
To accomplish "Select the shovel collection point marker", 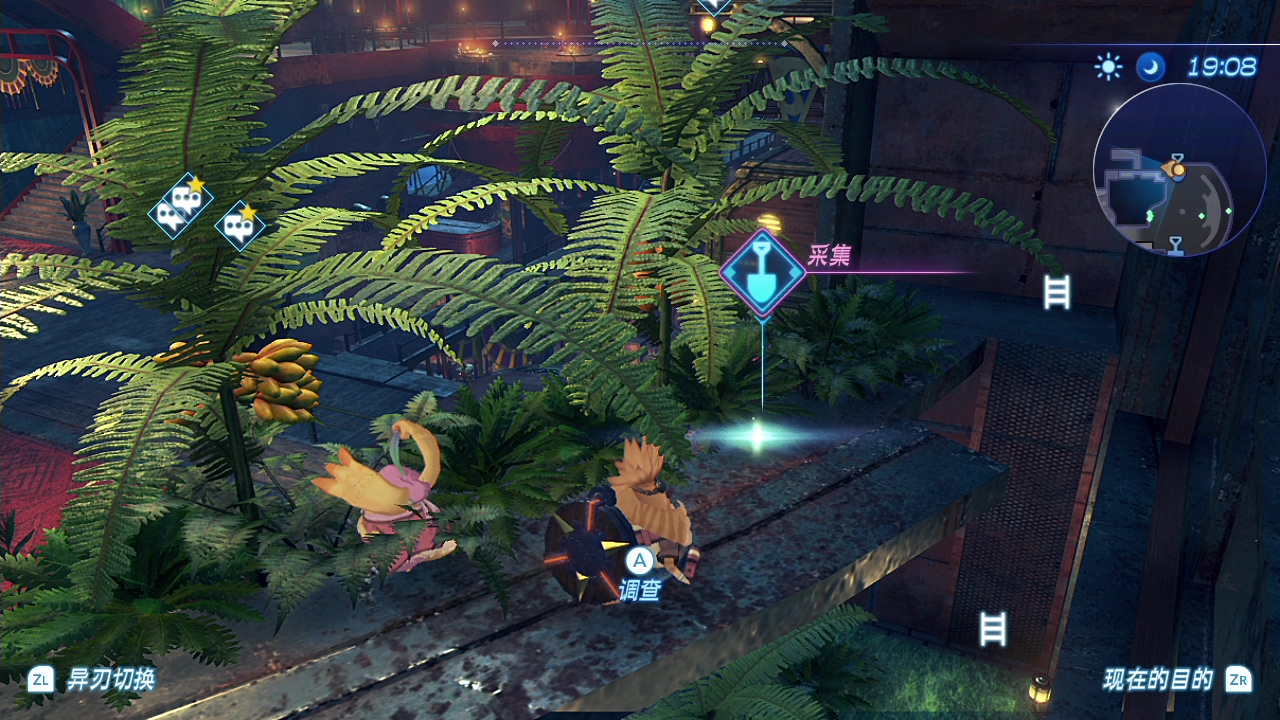I will 763,273.
